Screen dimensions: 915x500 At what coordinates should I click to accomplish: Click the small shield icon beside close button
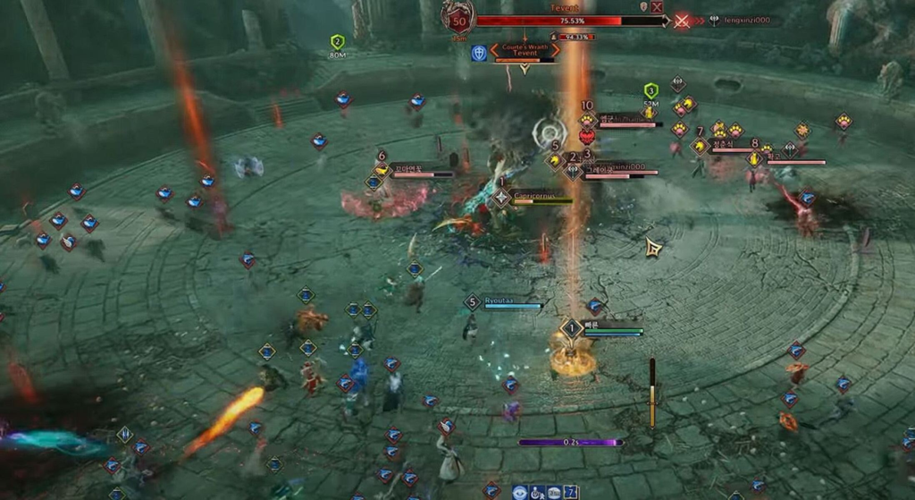point(643,7)
